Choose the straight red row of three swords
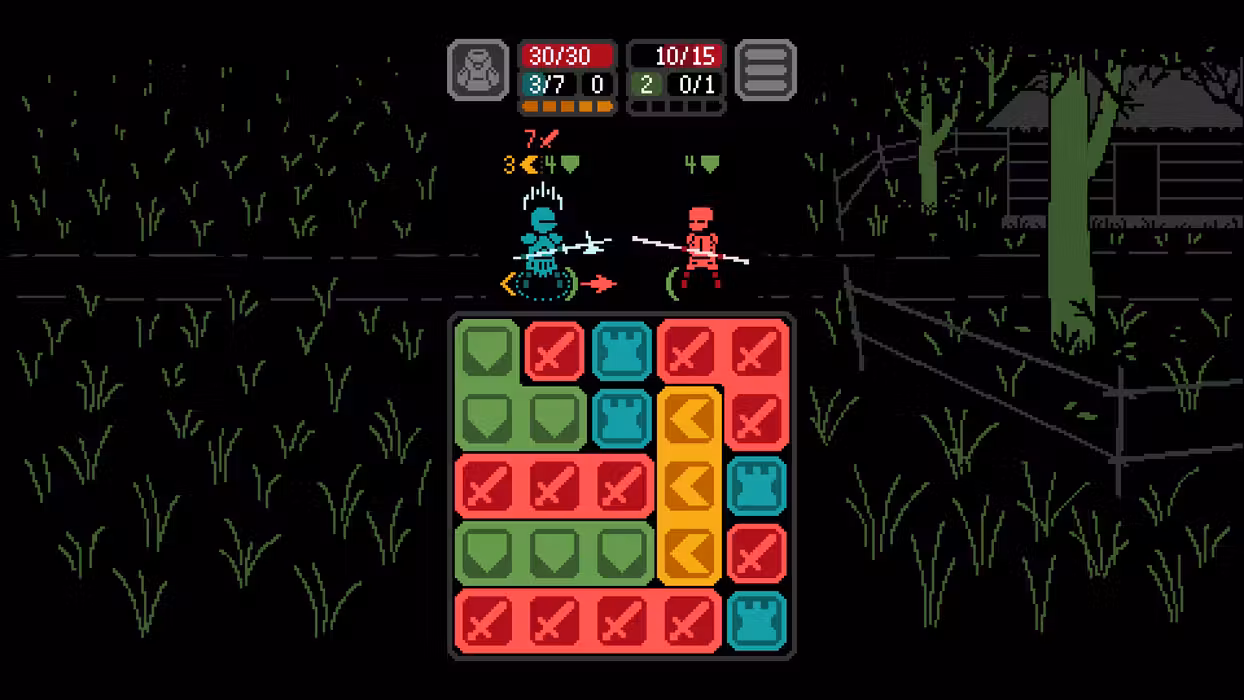 [x=554, y=486]
